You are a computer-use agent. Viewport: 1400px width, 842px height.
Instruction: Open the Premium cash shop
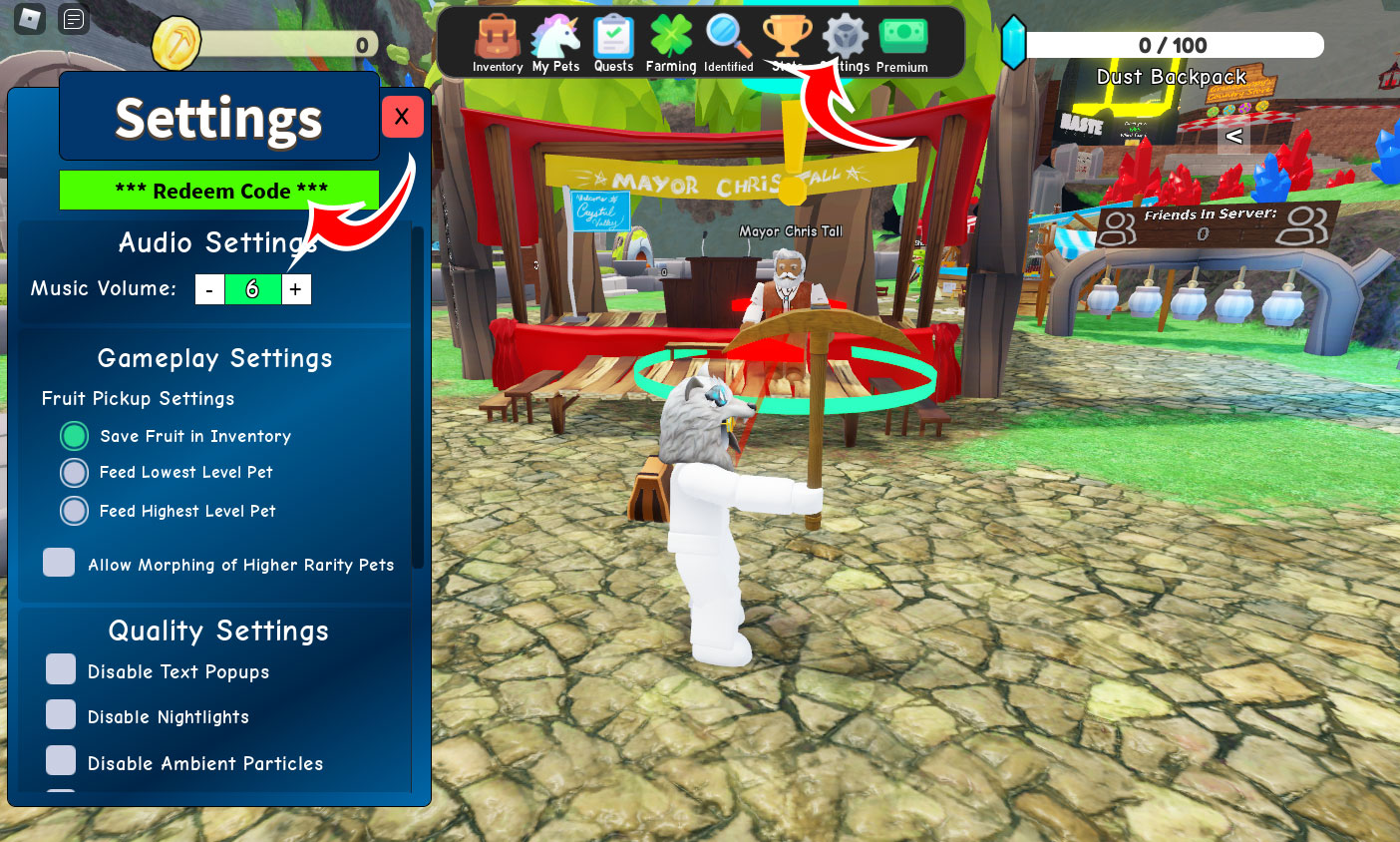pyautogui.click(x=902, y=42)
